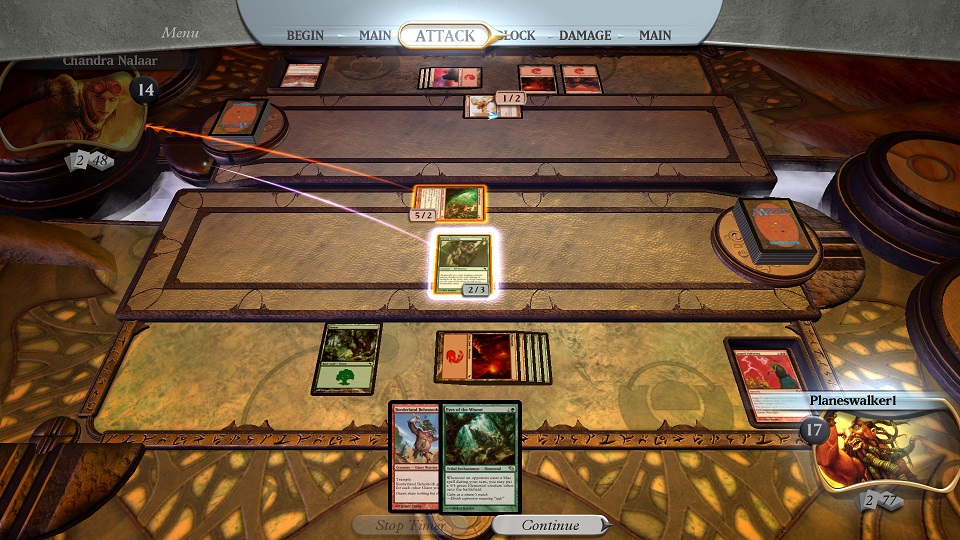Click the Continue button
This screenshot has height=540, width=960.
[550, 525]
